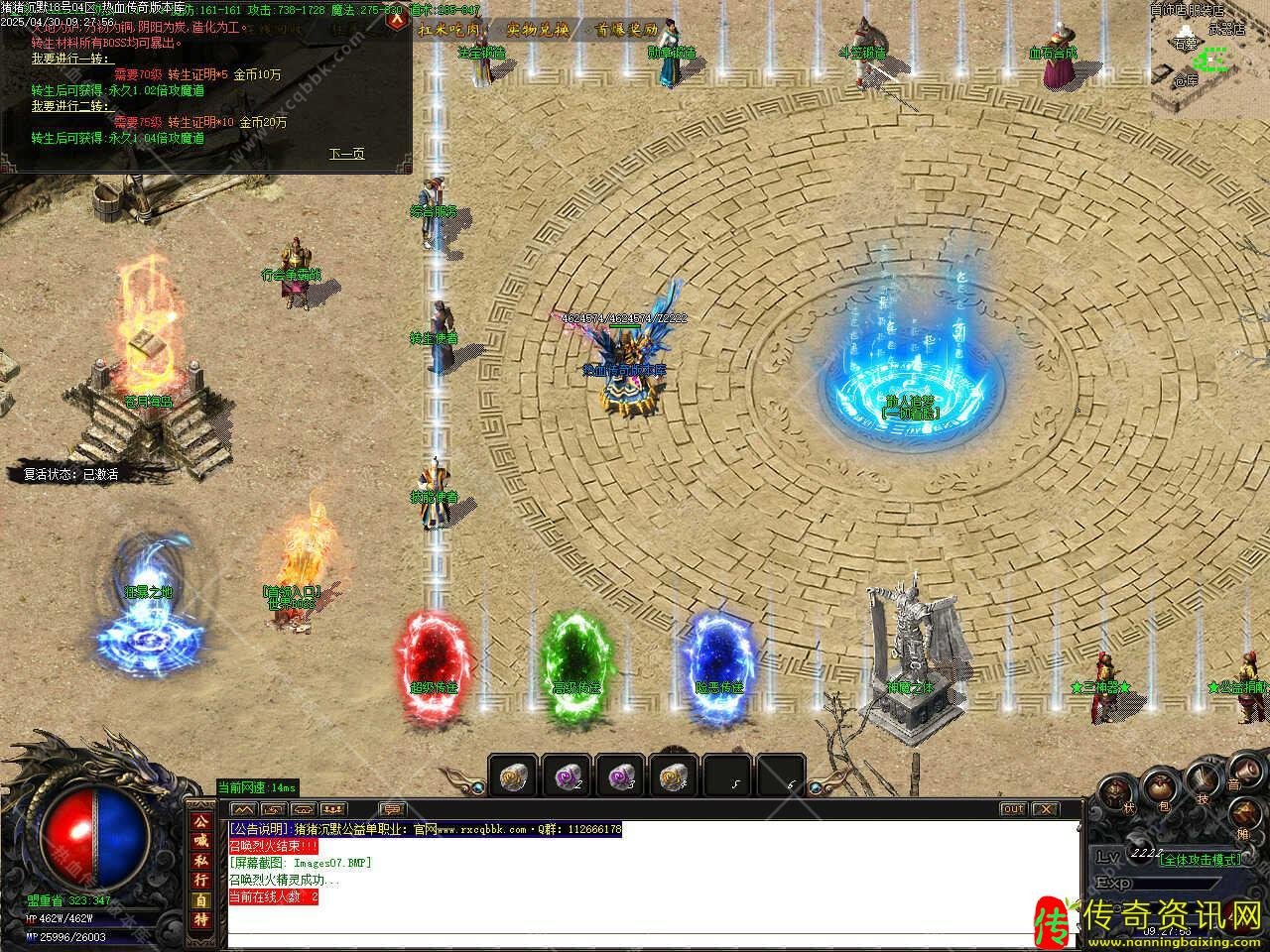Switch chat channel to 喊 (shout)

click(201, 841)
